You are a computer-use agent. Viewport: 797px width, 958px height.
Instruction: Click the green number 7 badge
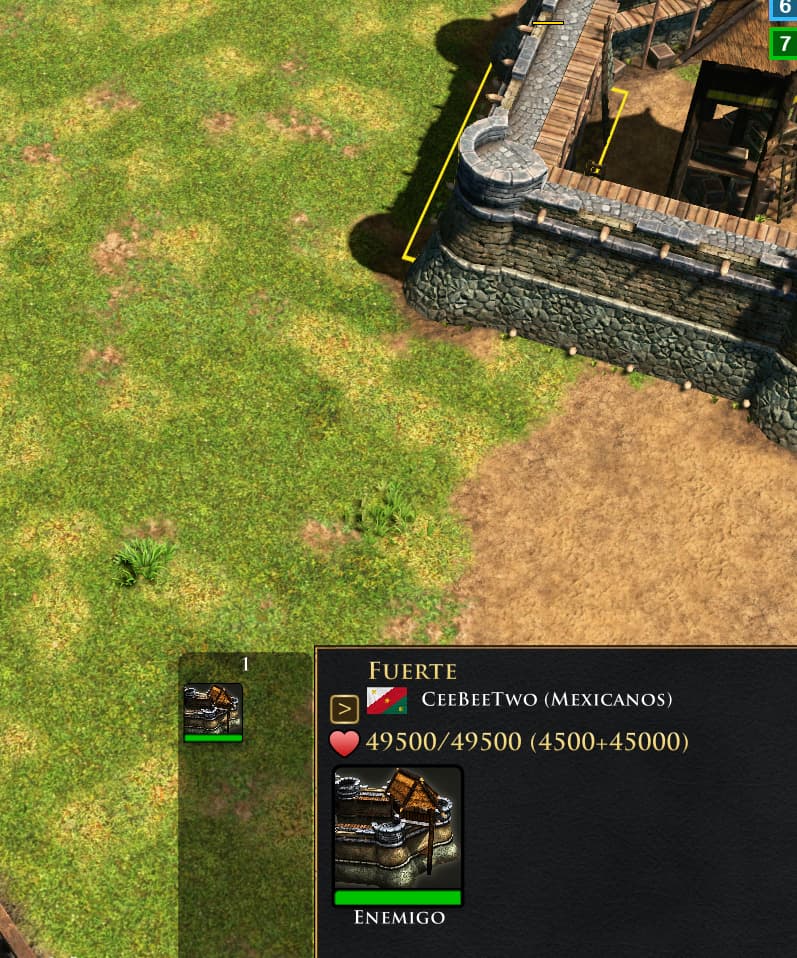[x=784, y=44]
